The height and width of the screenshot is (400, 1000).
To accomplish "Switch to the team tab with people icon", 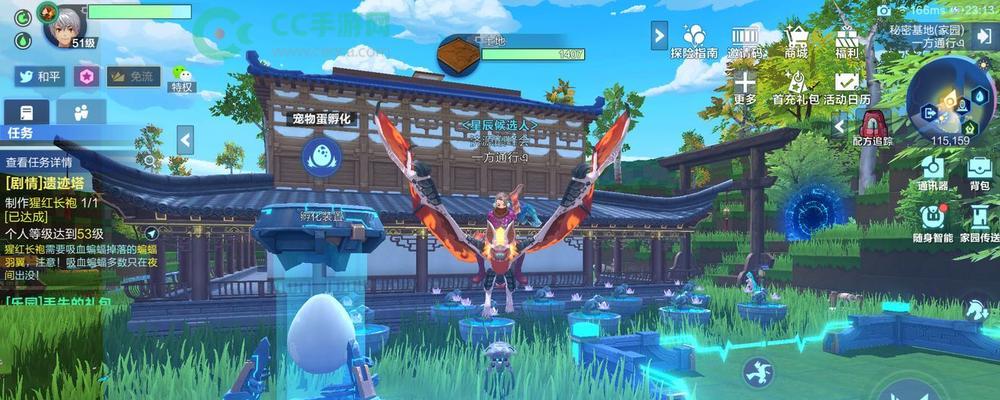I will [81, 111].
